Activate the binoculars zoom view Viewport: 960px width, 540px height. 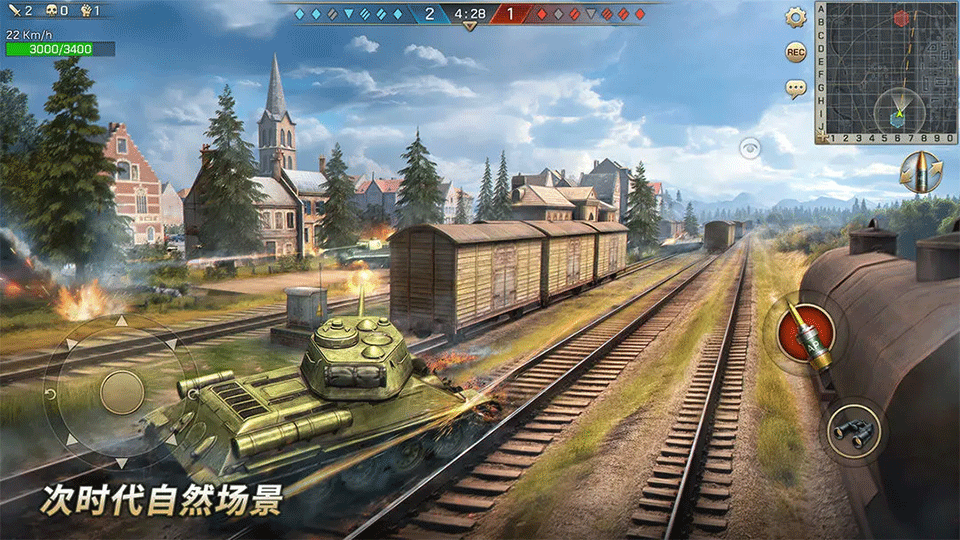coord(857,431)
